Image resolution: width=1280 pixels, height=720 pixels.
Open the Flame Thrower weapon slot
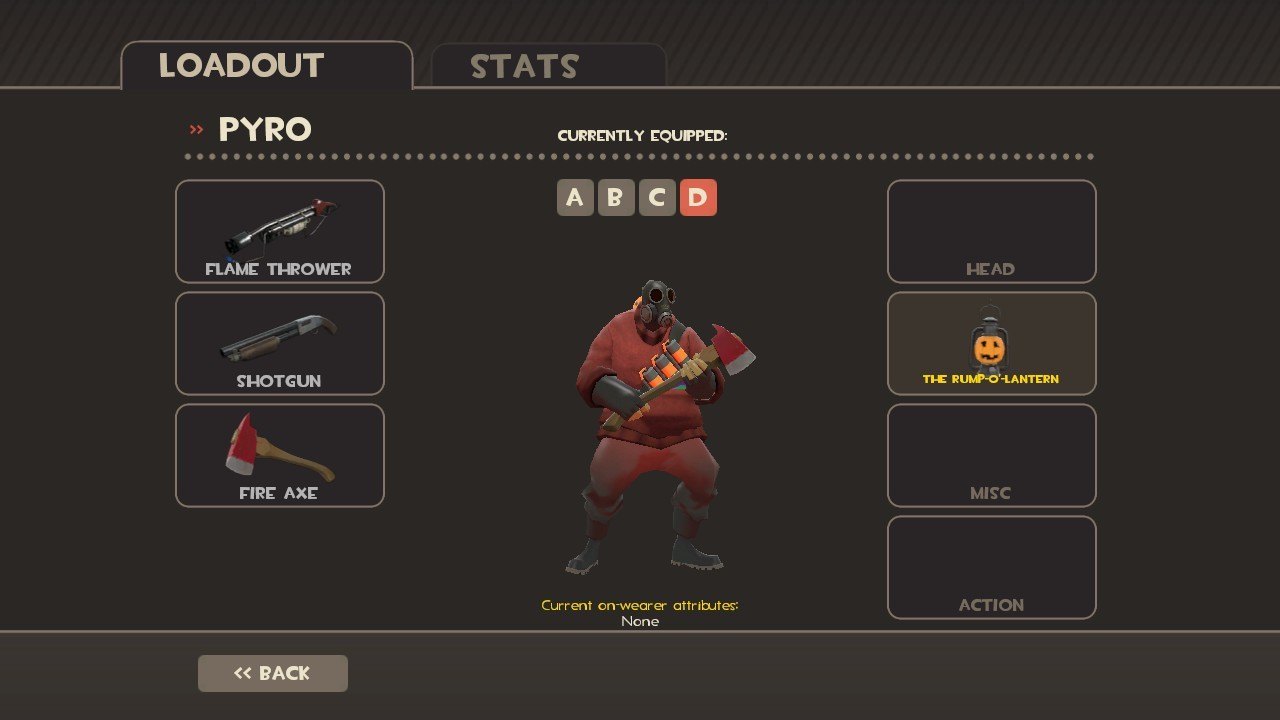click(x=280, y=232)
